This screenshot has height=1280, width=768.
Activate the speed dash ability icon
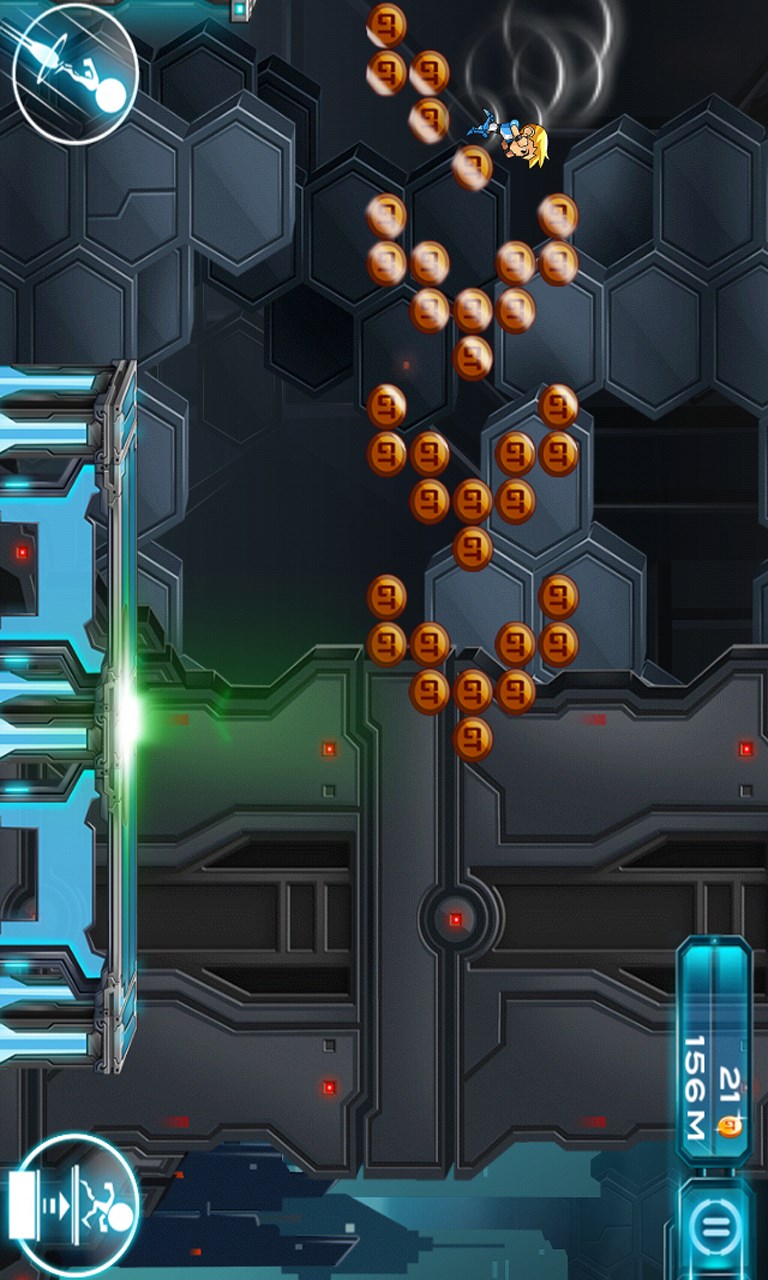tap(75, 73)
